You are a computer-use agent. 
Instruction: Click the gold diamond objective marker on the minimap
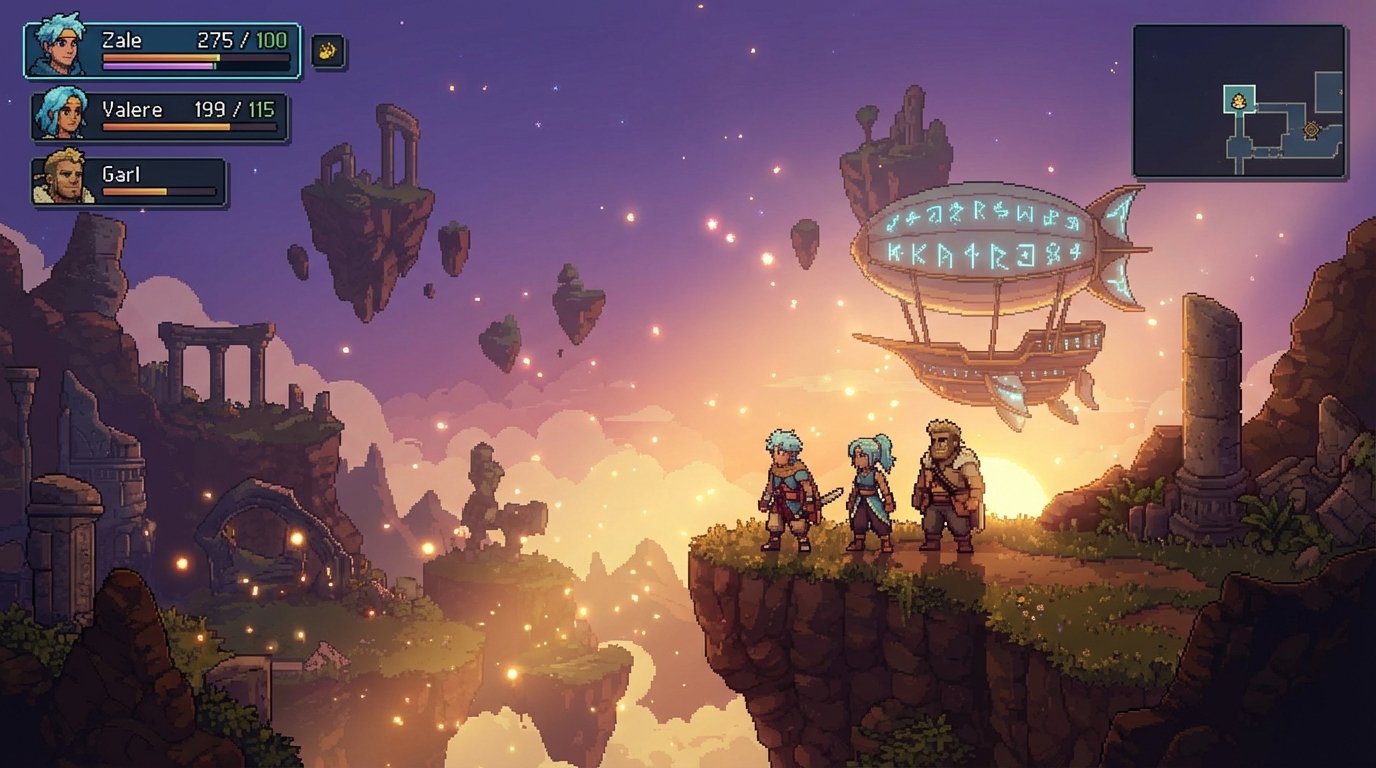click(x=1311, y=129)
